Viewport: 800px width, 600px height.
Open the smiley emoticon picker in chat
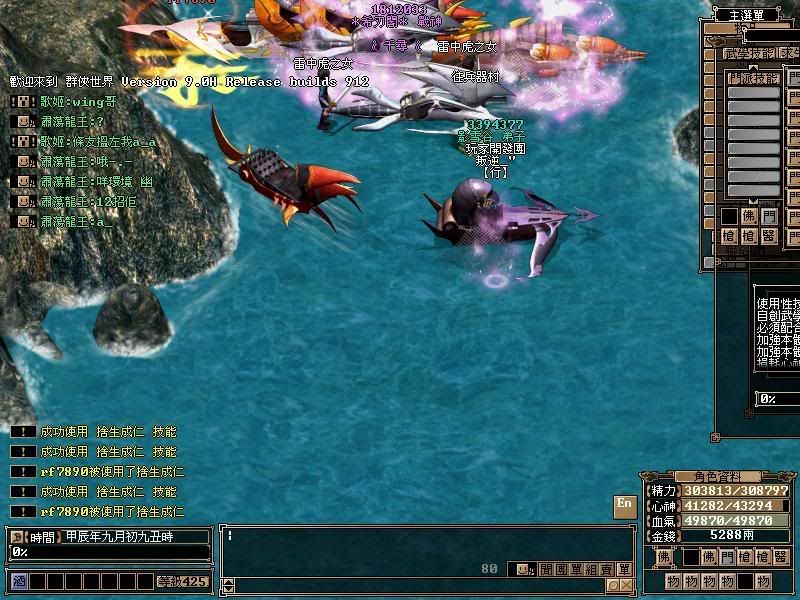point(524,569)
